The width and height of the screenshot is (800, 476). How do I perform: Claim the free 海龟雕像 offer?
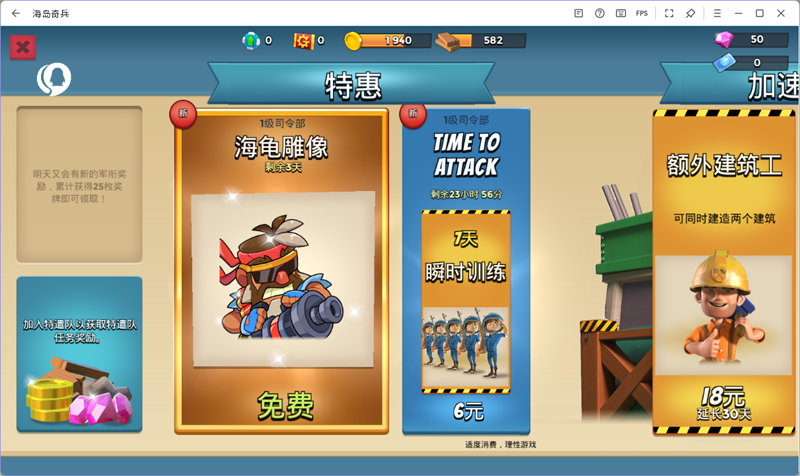tap(283, 405)
